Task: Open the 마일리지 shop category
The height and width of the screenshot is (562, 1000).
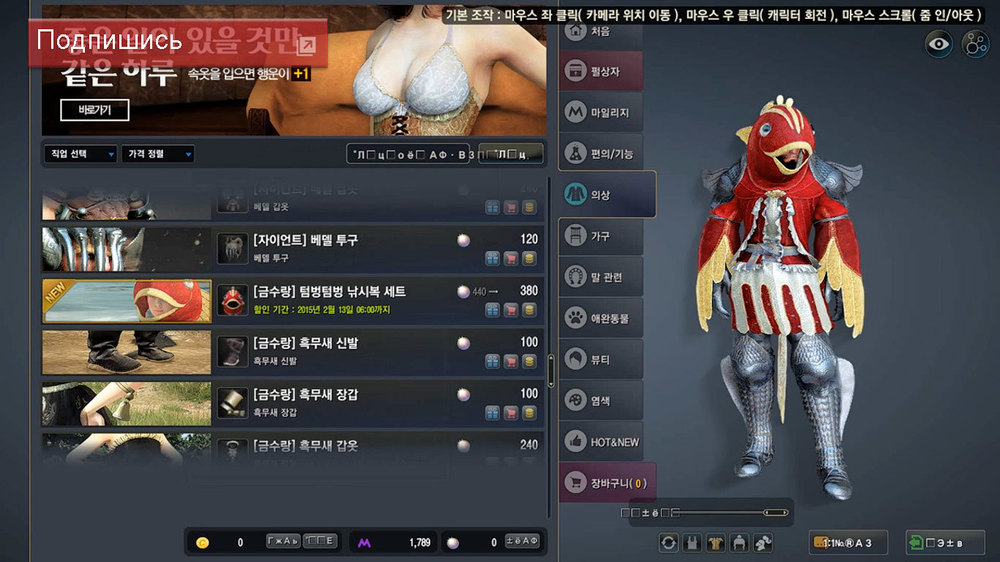Action: click(600, 113)
